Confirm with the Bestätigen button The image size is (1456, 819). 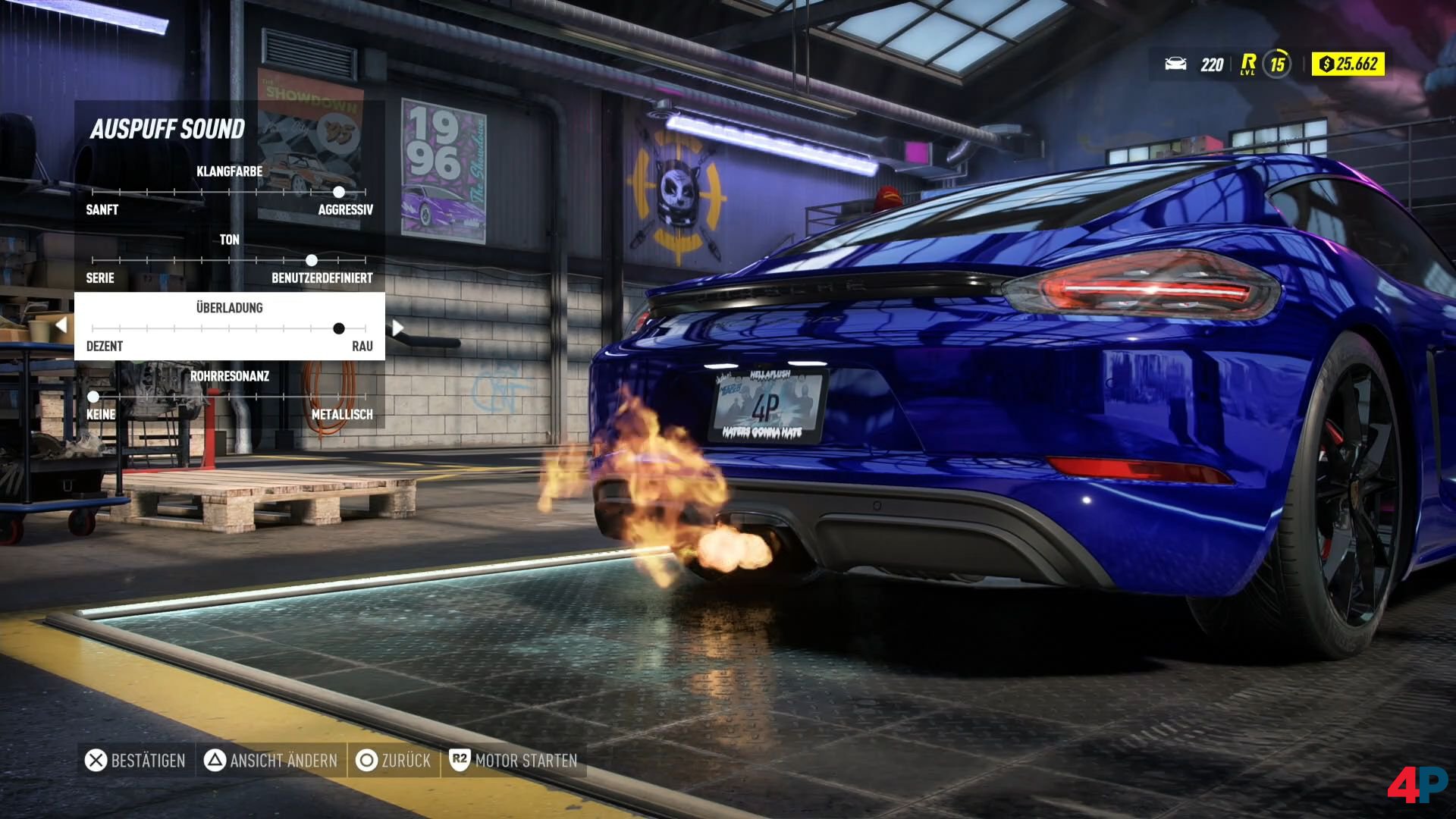136,761
